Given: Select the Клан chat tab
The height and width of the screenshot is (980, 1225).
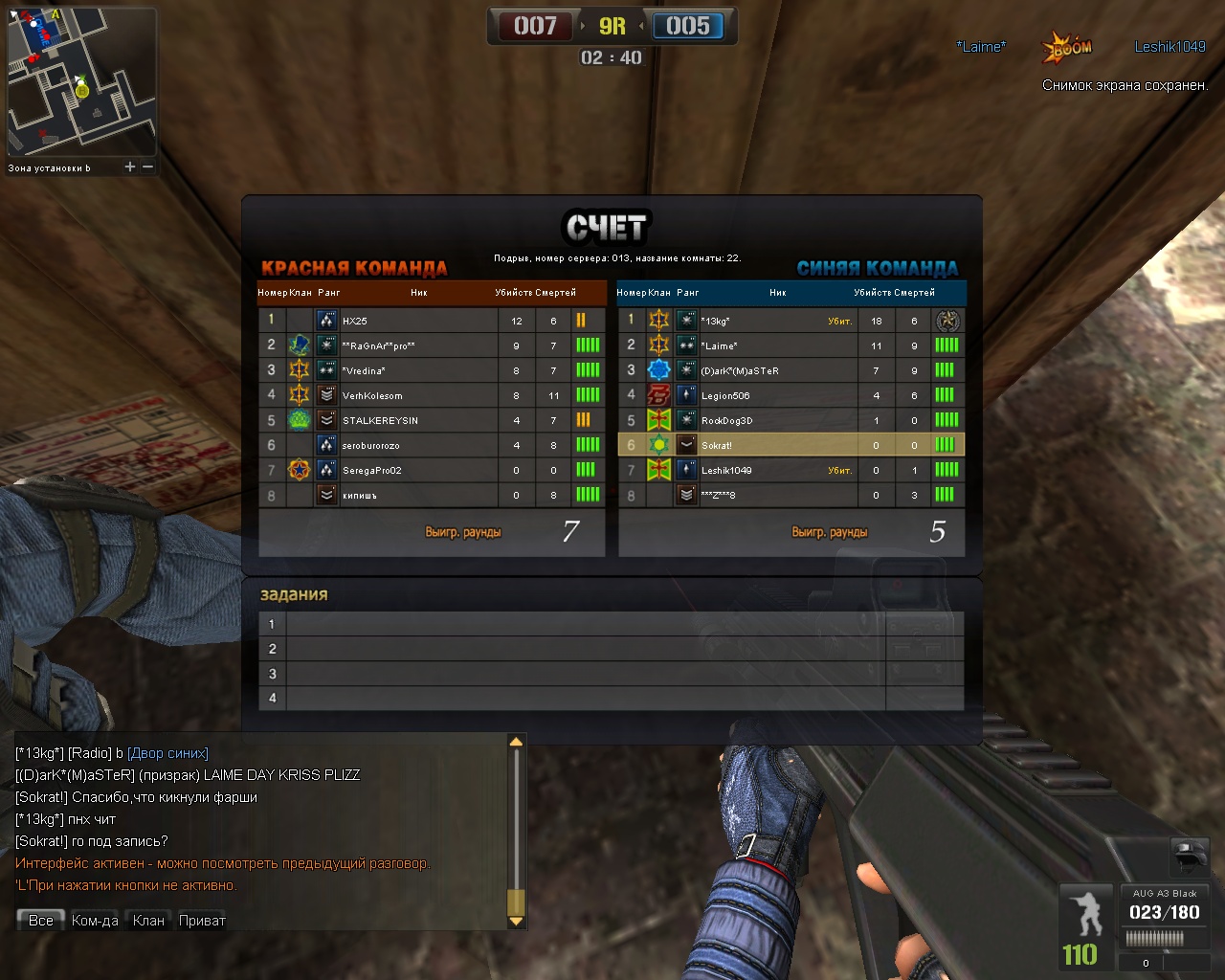Looking at the screenshot, I should click(148, 921).
